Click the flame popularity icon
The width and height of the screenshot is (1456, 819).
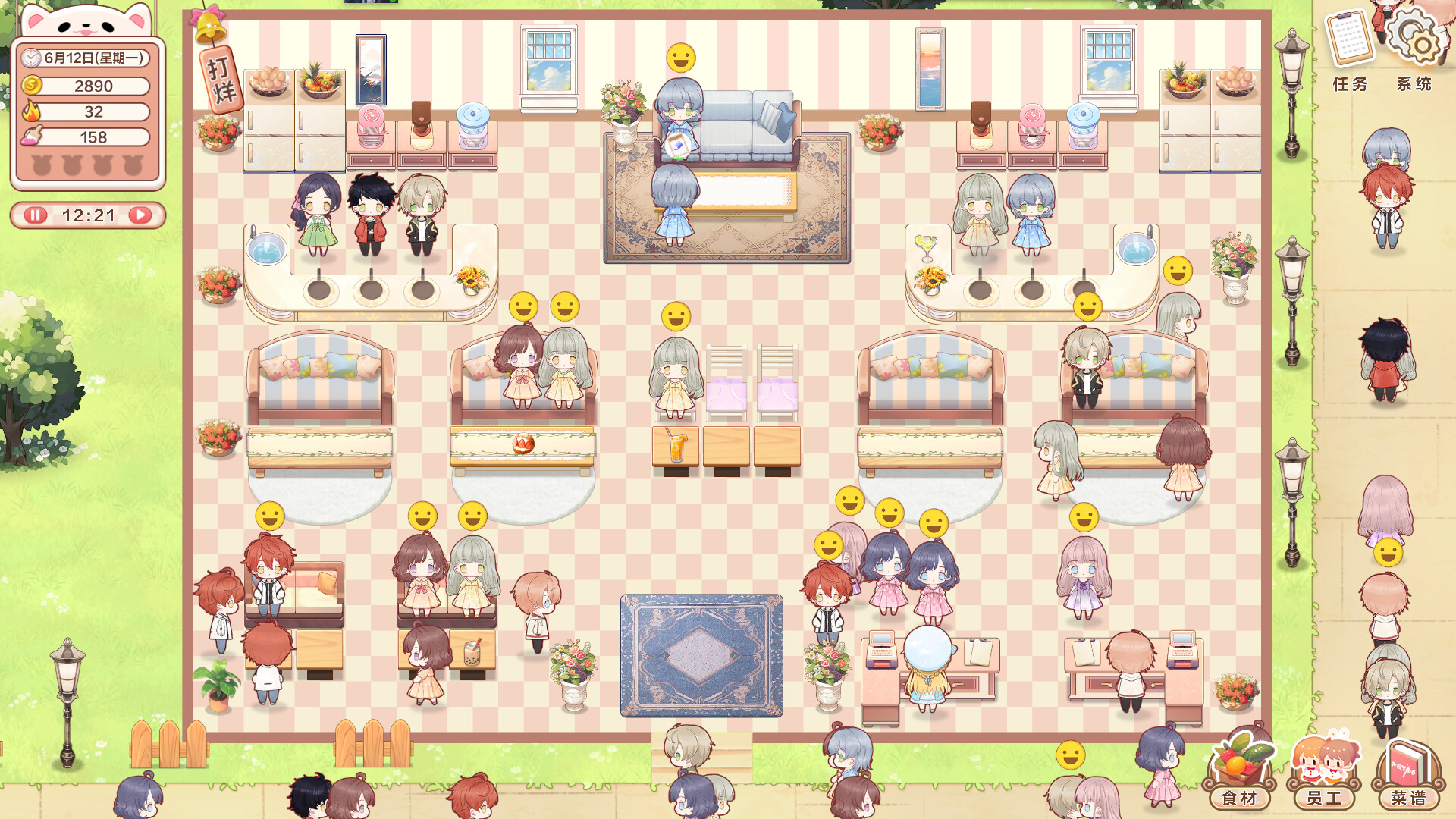click(x=30, y=111)
